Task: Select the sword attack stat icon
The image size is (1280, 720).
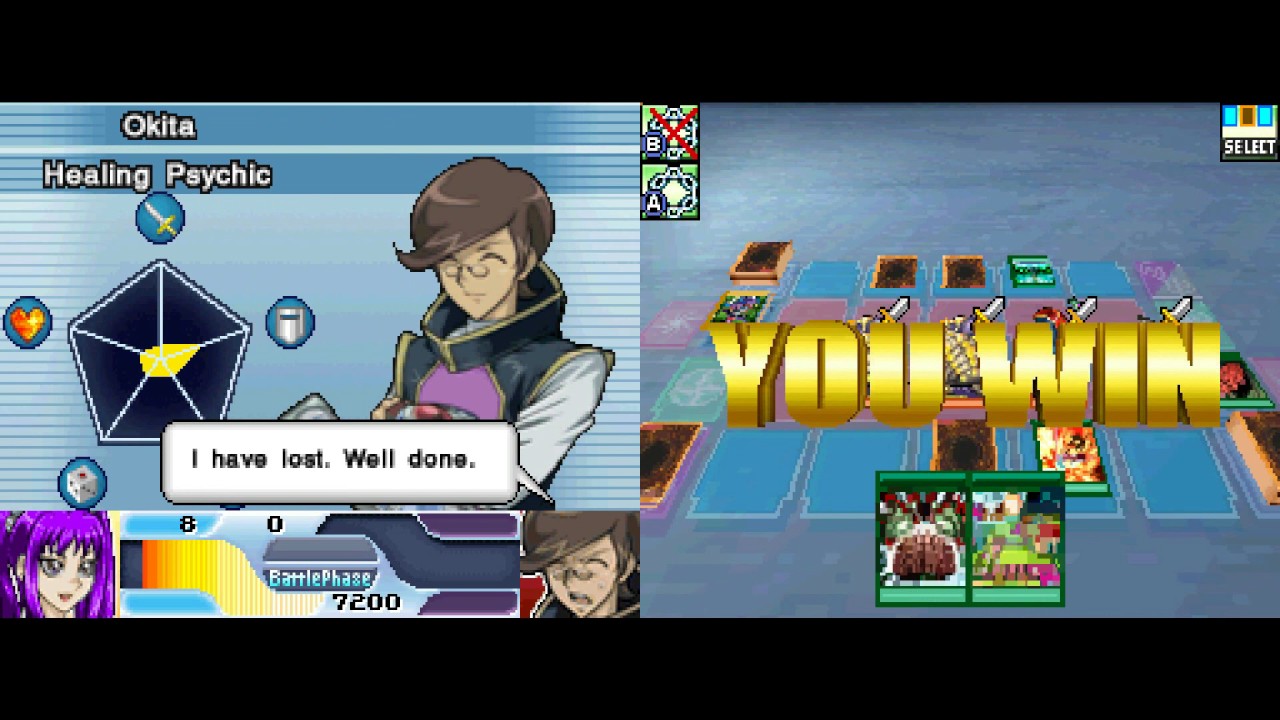Action: (160, 219)
